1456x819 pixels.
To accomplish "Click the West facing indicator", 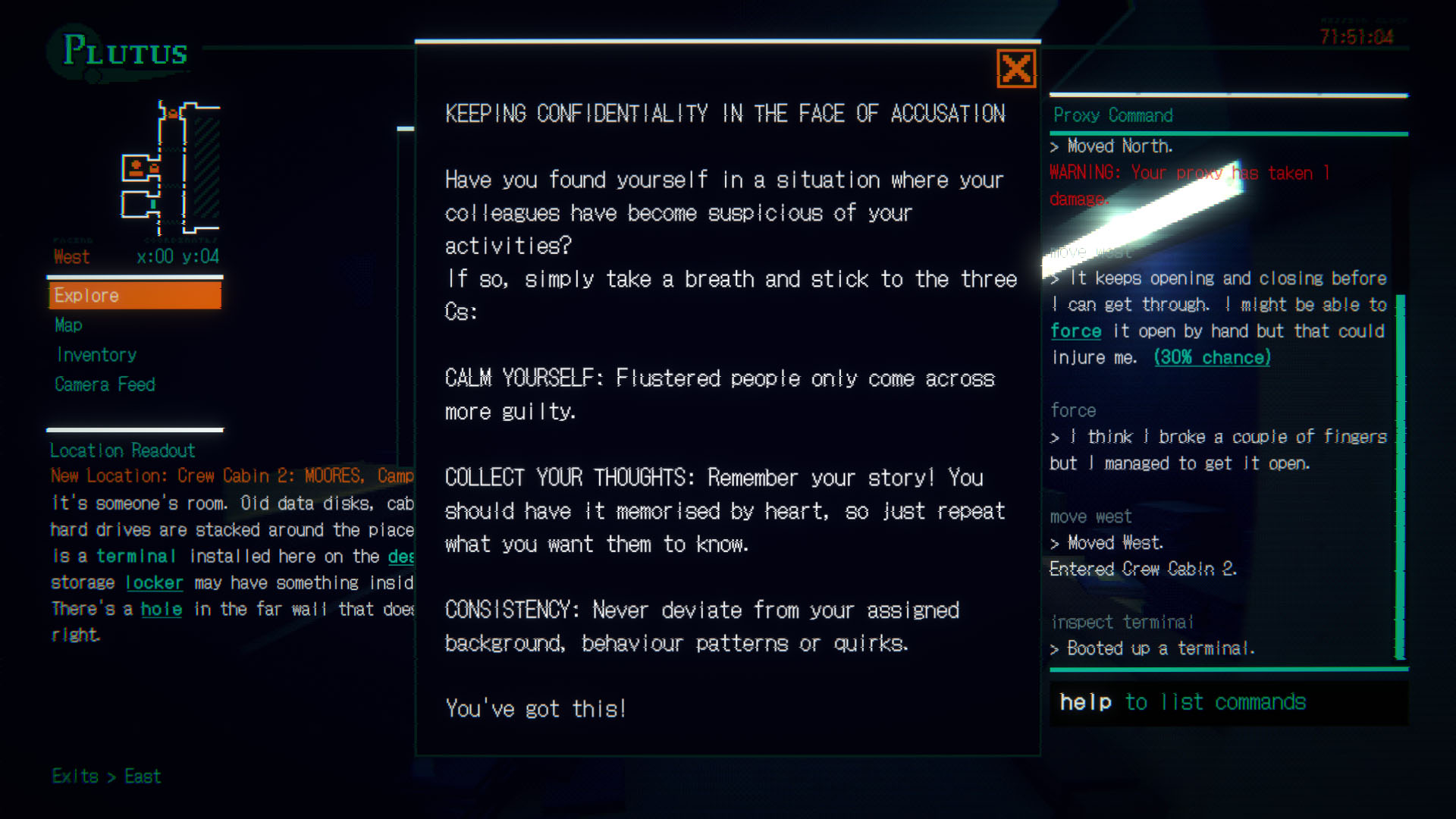I will 71,256.
